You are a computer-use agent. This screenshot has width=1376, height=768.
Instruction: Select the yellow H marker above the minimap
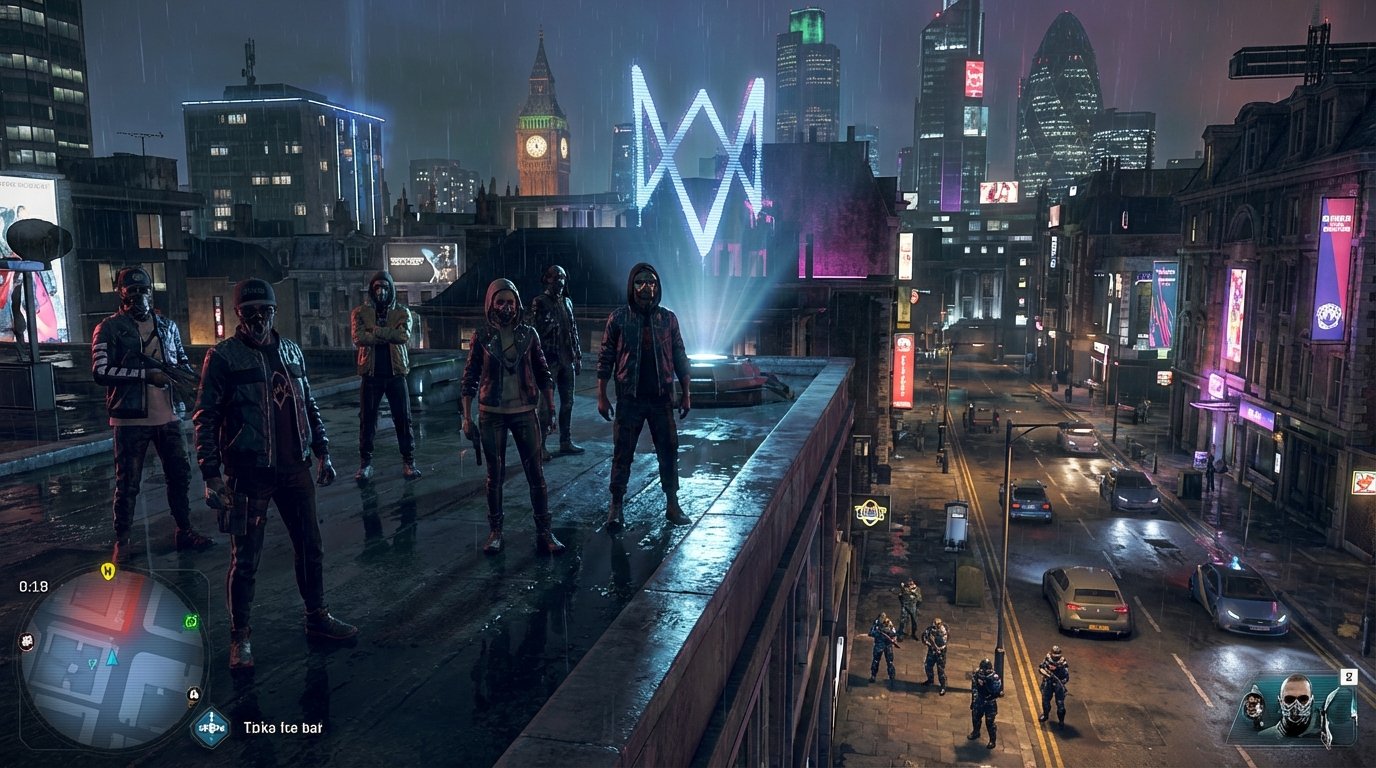click(x=109, y=571)
